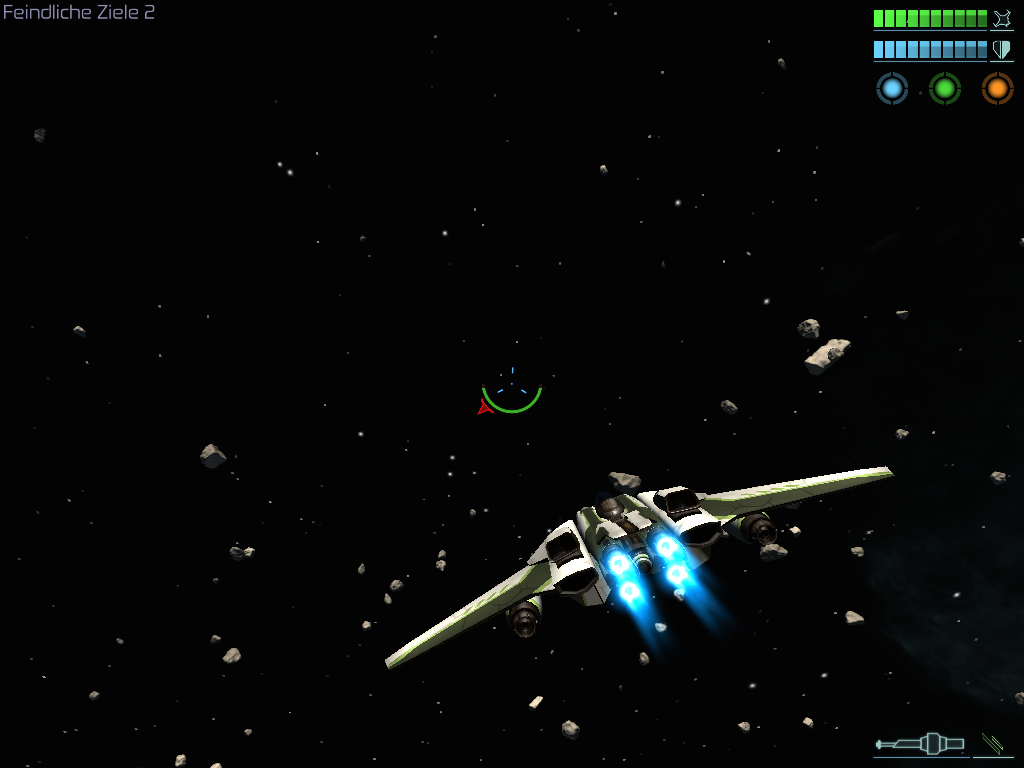Click the shield status icon
The width and height of the screenshot is (1024, 768).
pos(1002,50)
